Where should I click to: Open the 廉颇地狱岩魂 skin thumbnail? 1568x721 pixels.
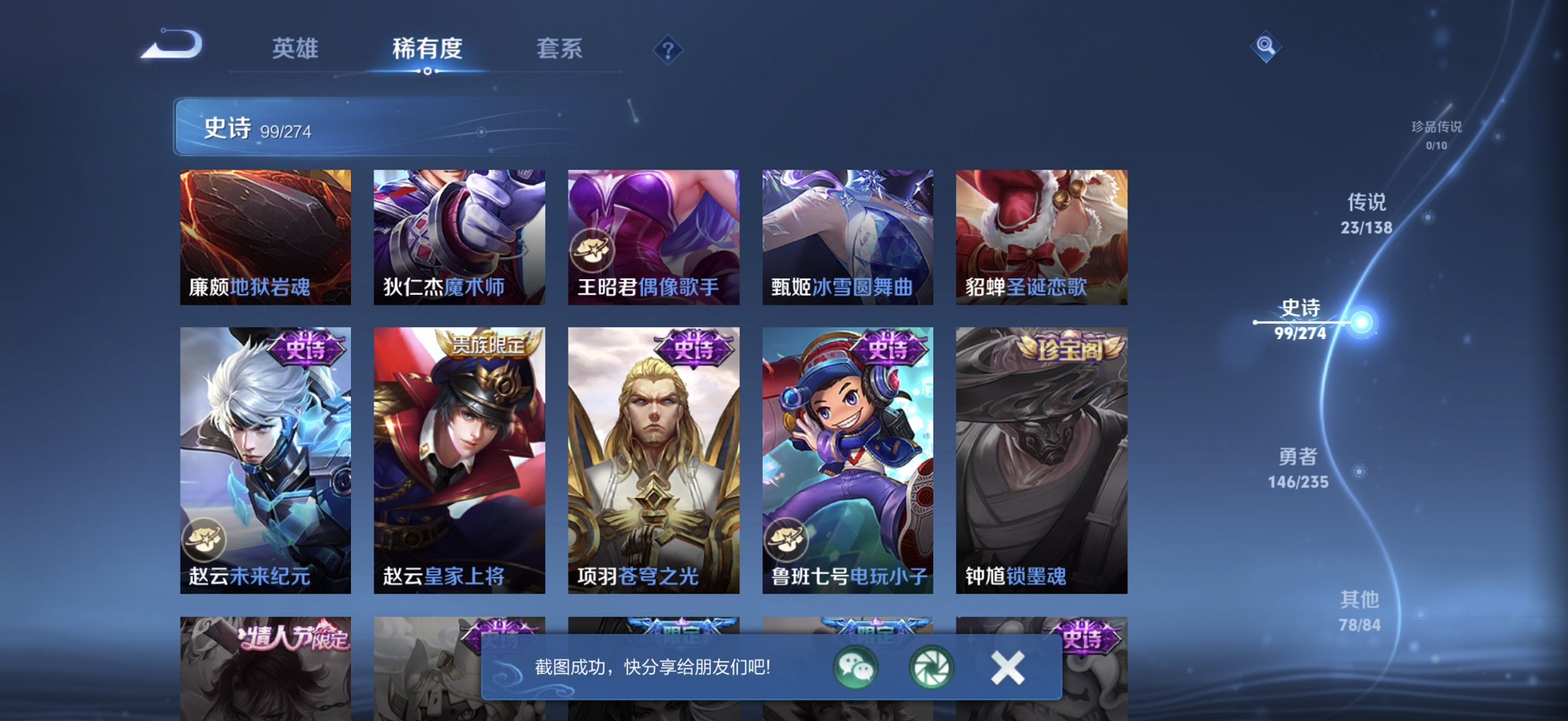point(264,237)
